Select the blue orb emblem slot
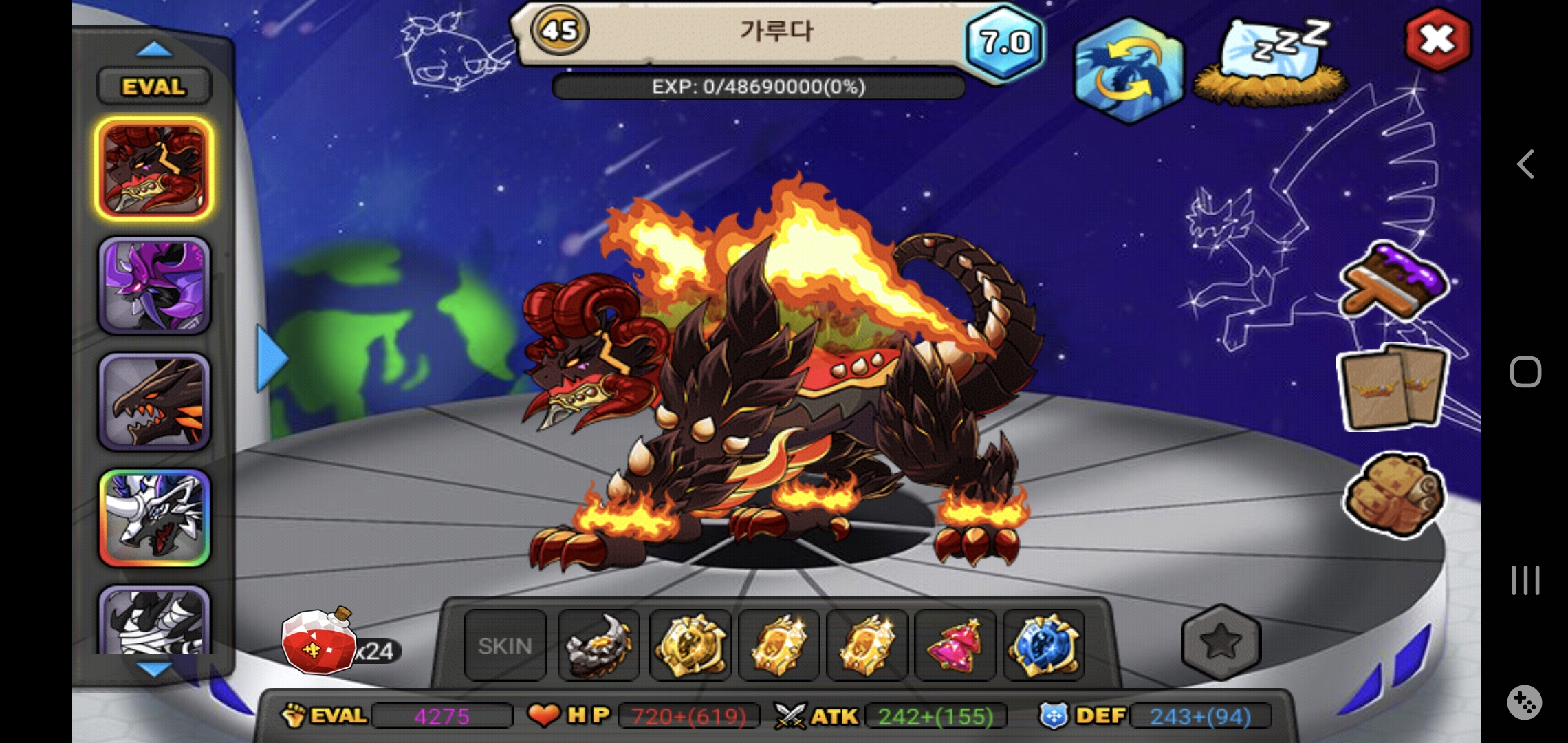The height and width of the screenshot is (743, 1568). [x=1043, y=645]
